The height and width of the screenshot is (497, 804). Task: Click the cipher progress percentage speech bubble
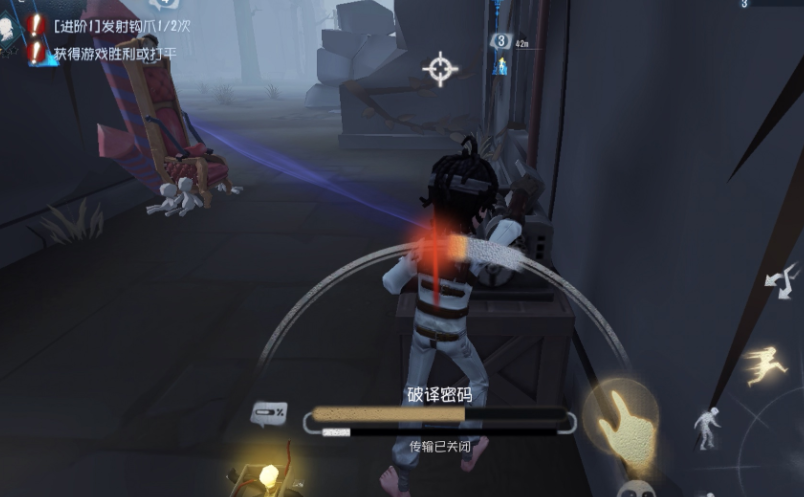tap(270, 412)
